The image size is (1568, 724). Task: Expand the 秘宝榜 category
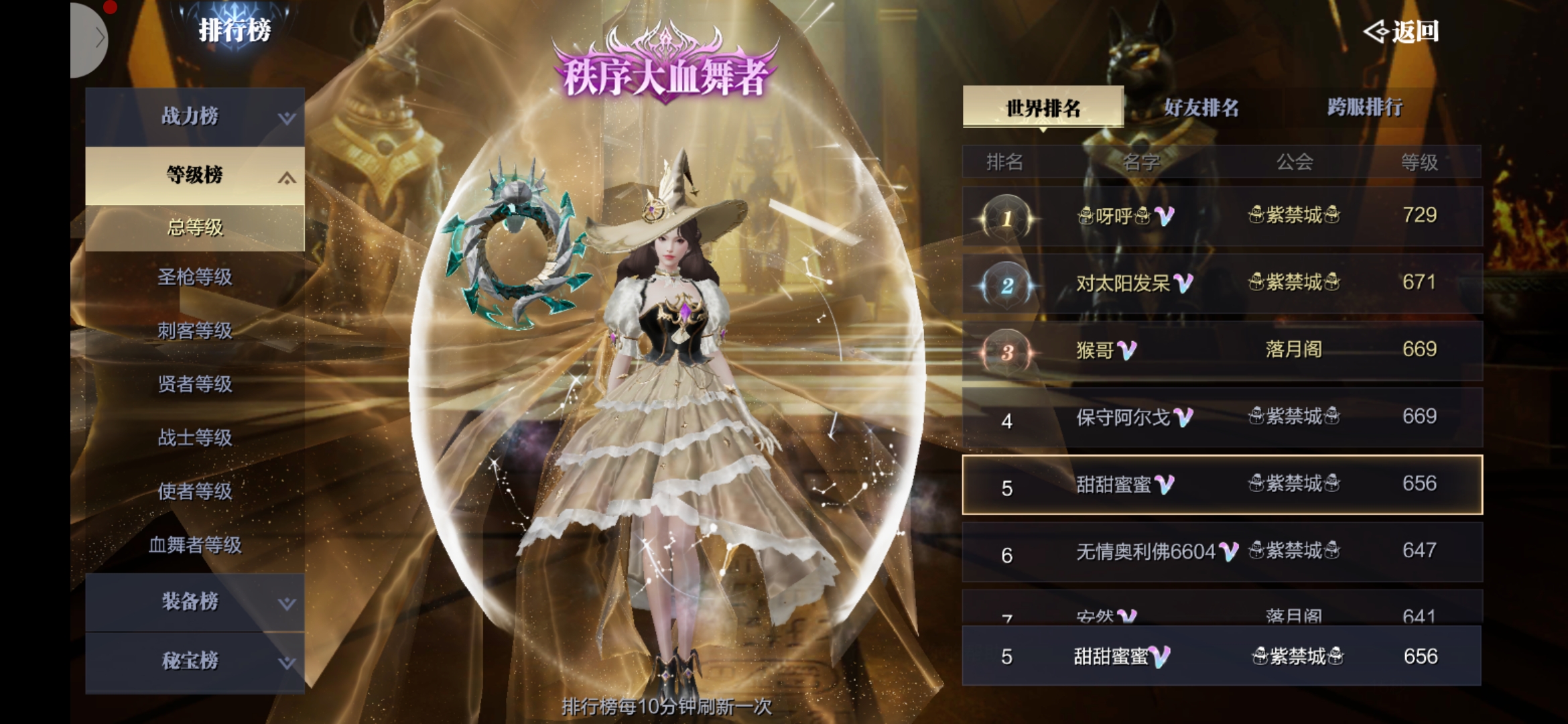point(194,661)
